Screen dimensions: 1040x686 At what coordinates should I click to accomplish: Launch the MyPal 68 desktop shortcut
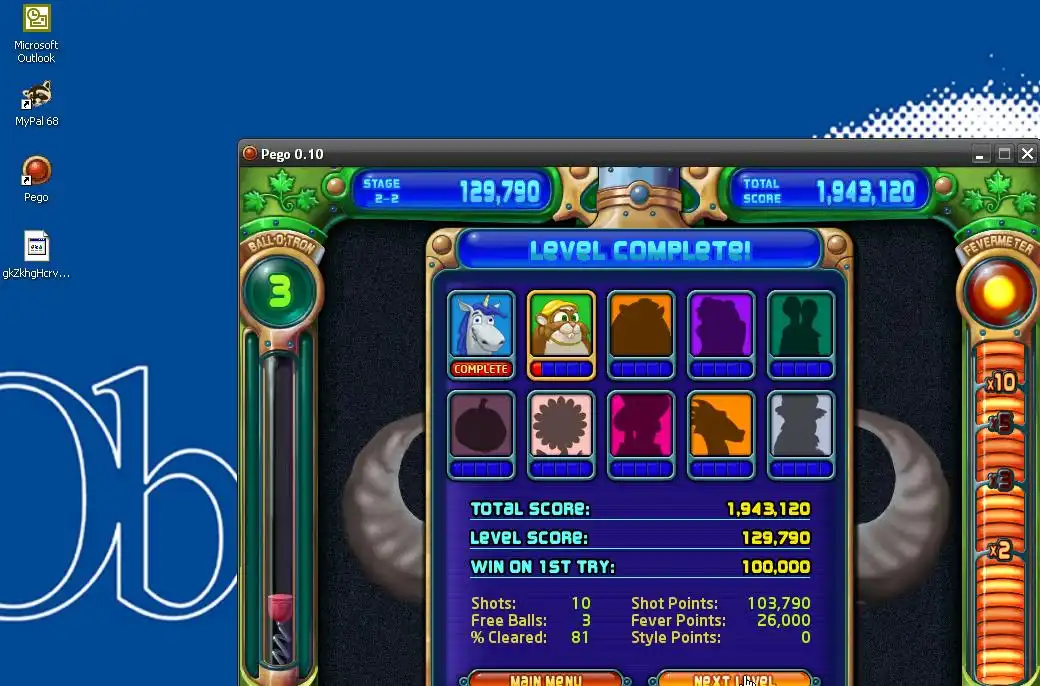coord(37,96)
